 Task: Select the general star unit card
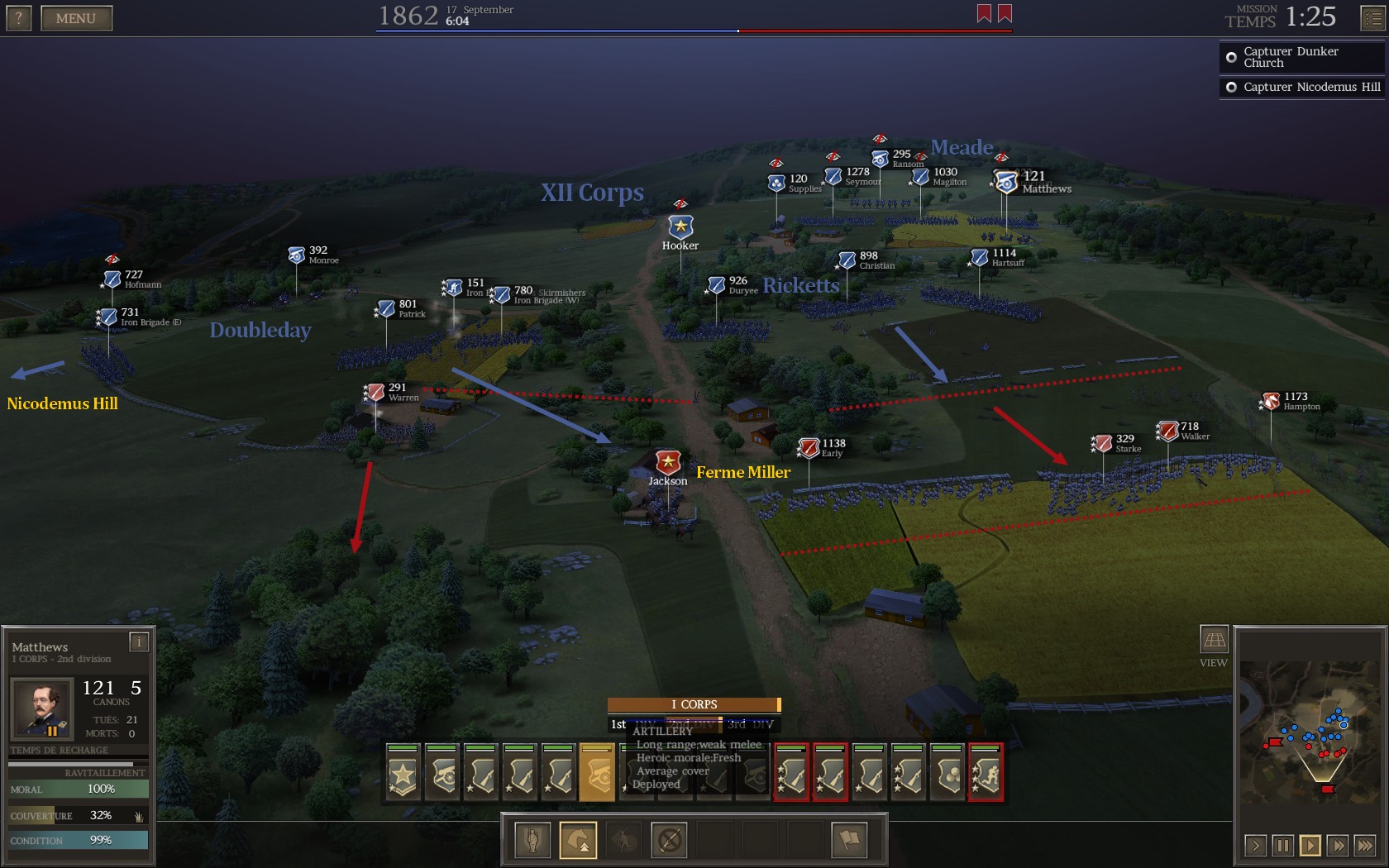pyautogui.click(x=403, y=774)
